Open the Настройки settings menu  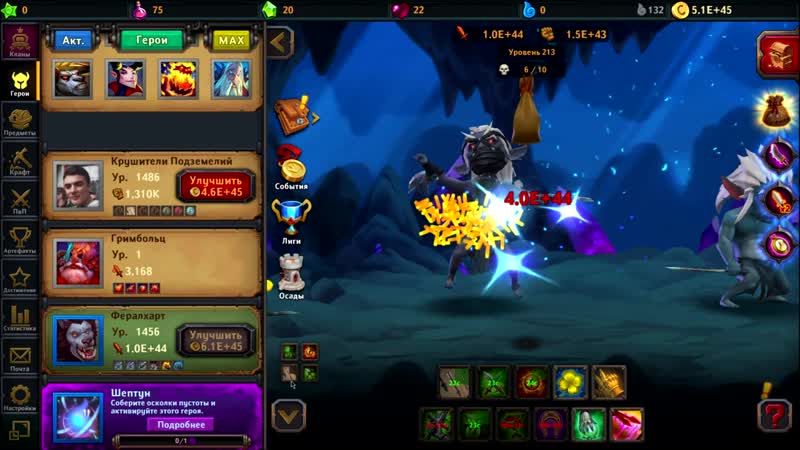19,397
